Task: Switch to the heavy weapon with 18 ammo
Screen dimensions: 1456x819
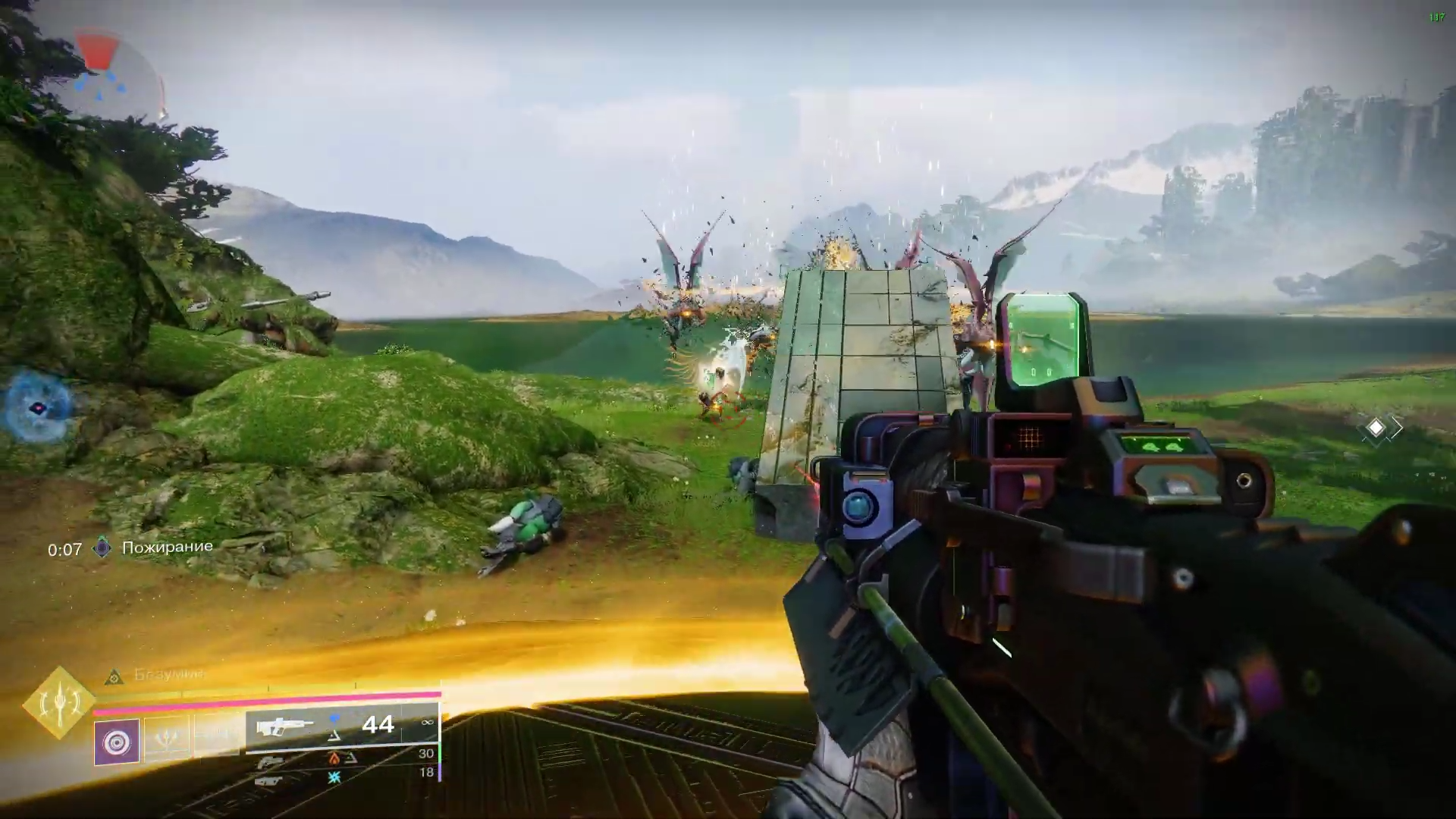Action: pyautogui.click(x=270, y=780)
